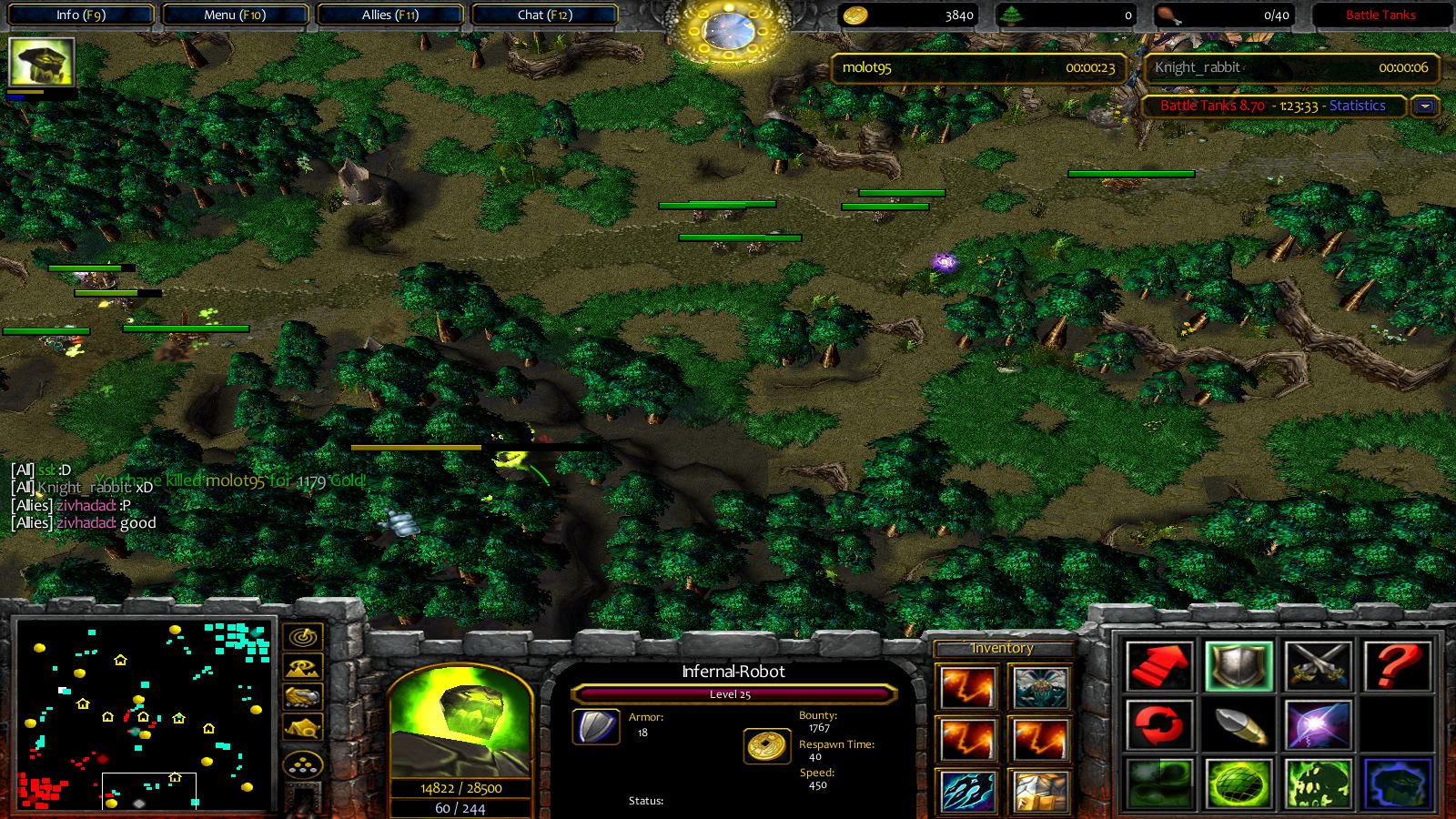The image size is (1456, 819).
Task: Open the game Menu (F10)
Action: pyautogui.click(x=235, y=15)
